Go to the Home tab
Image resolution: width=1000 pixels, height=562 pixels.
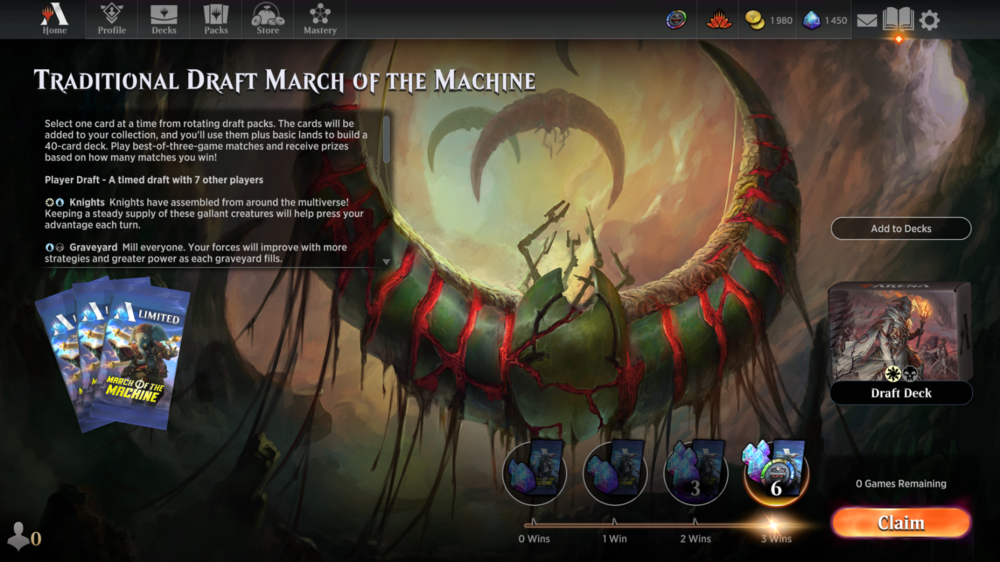(x=54, y=19)
